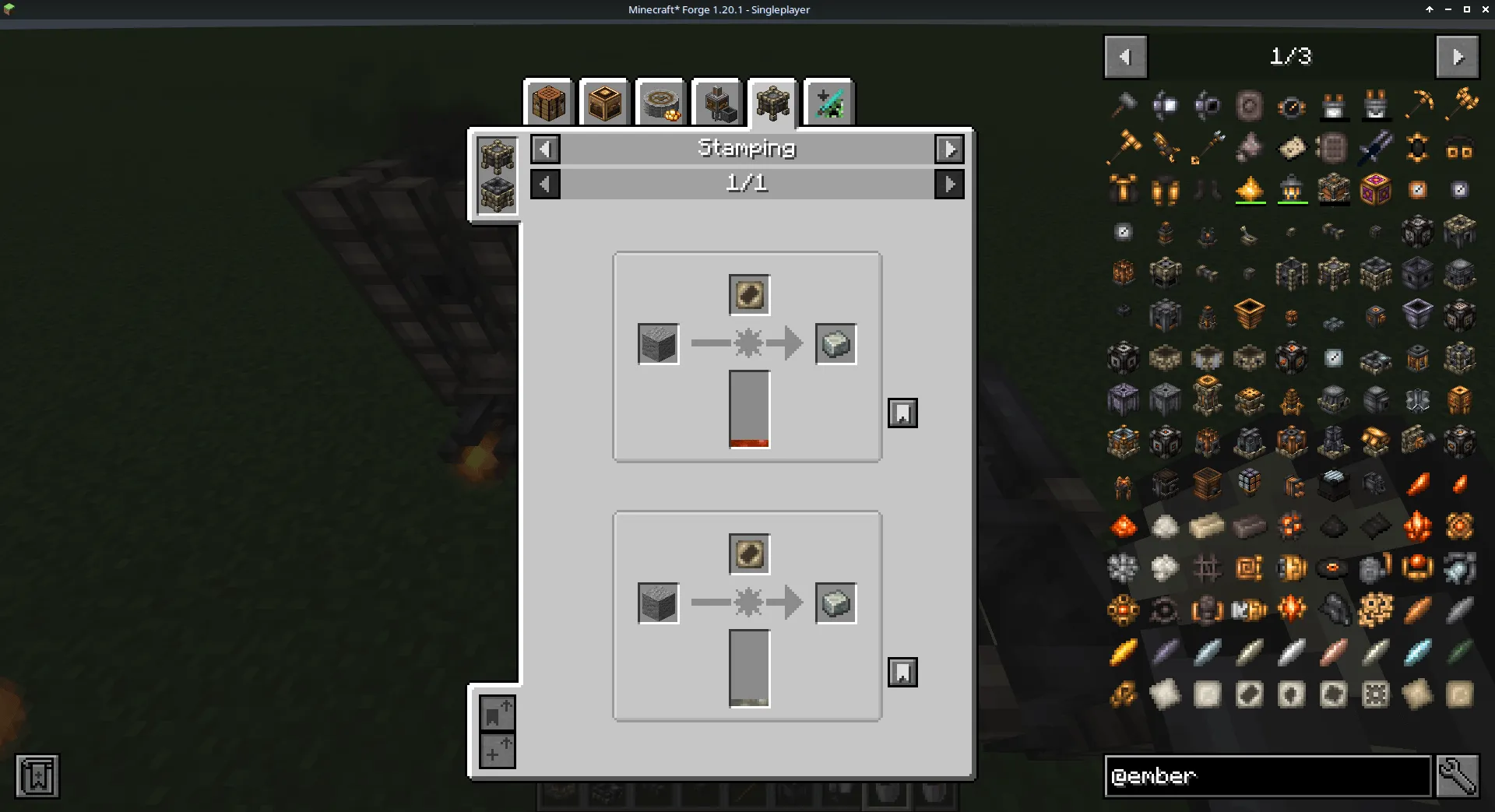Switch to the Crafting Table recipes tab
This screenshot has width=1495, height=812.
[x=549, y=102]
